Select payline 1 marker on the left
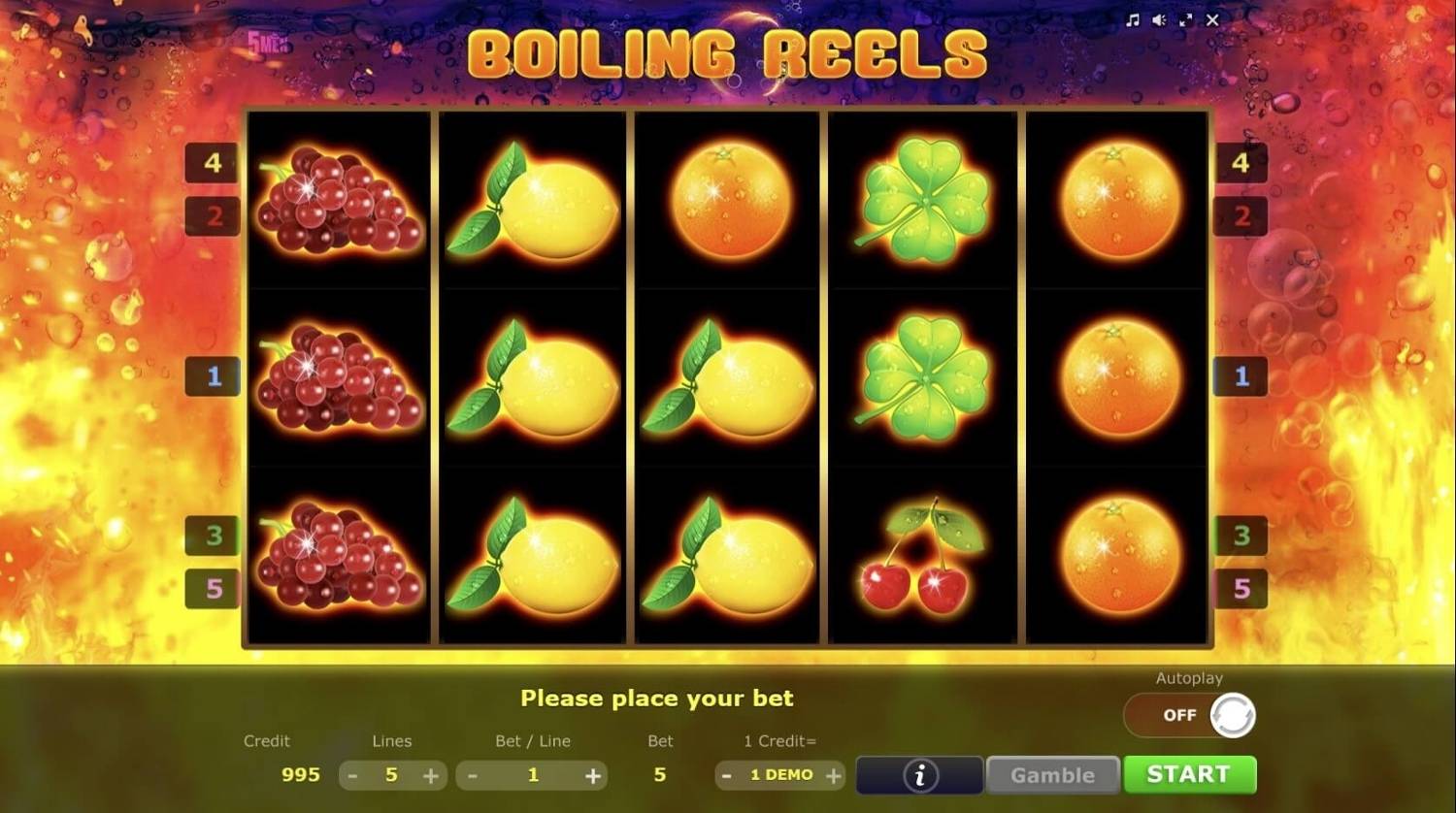The width and height of the screenshot is (1456, 813). [213, 376]
